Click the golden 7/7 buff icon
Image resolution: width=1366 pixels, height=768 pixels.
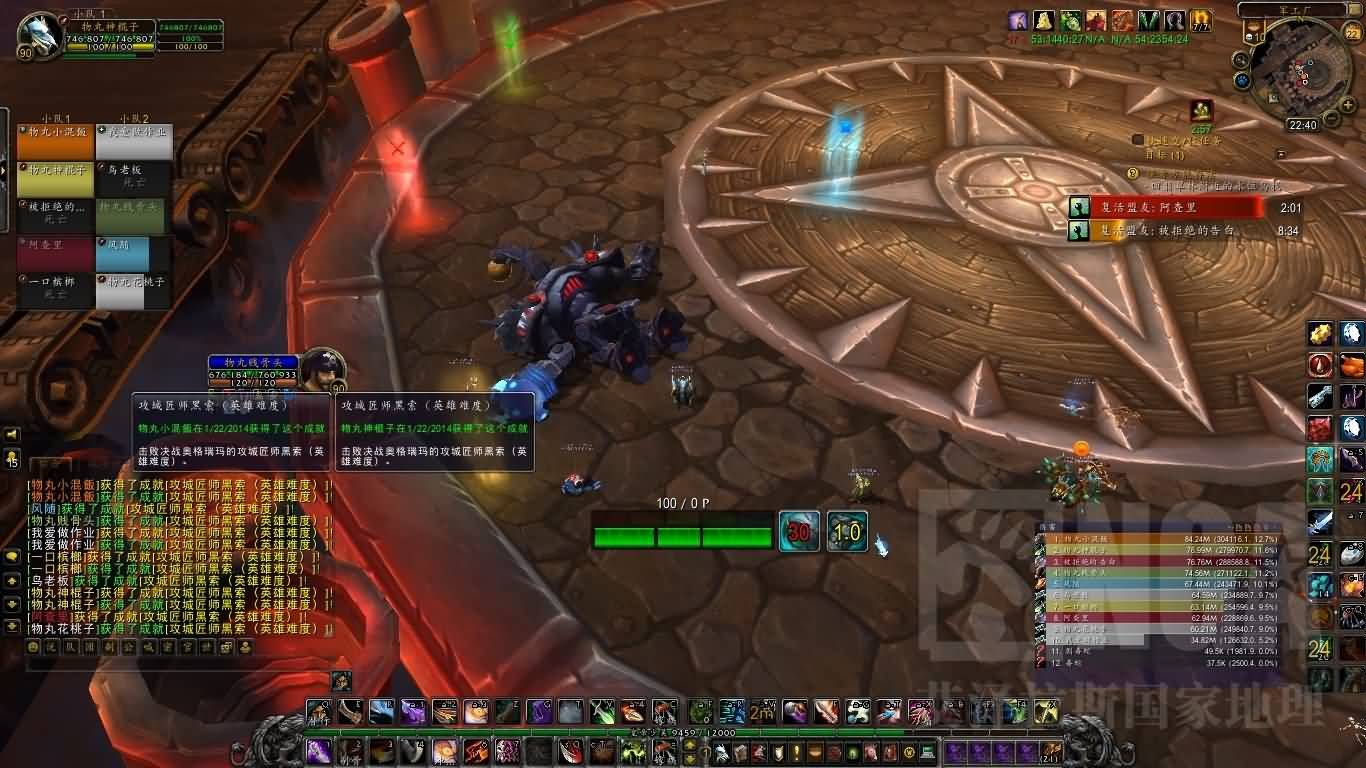pyautogui.click(x=1200, y=20)
